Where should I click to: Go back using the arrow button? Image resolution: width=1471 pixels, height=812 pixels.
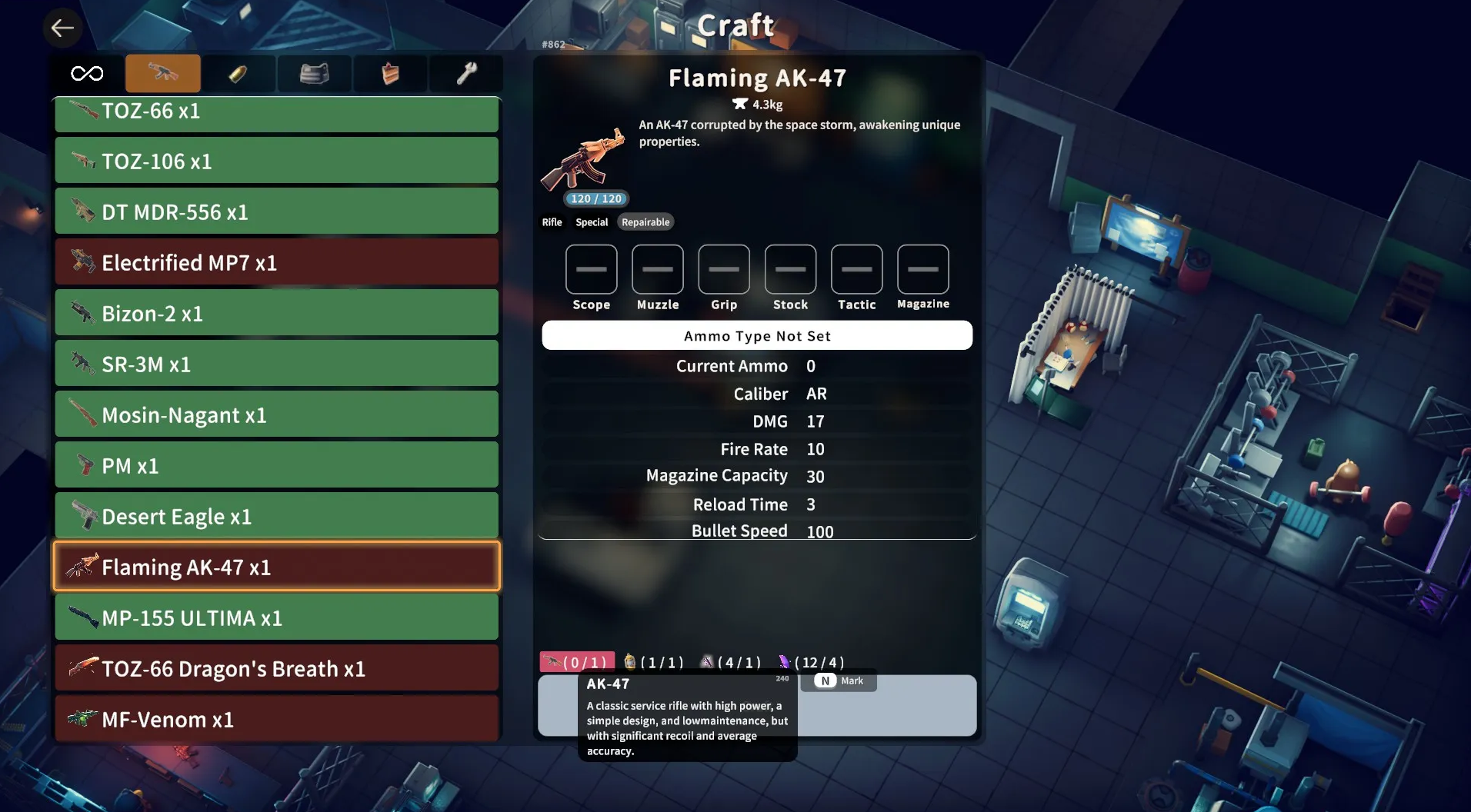click(x=62, y=28)
